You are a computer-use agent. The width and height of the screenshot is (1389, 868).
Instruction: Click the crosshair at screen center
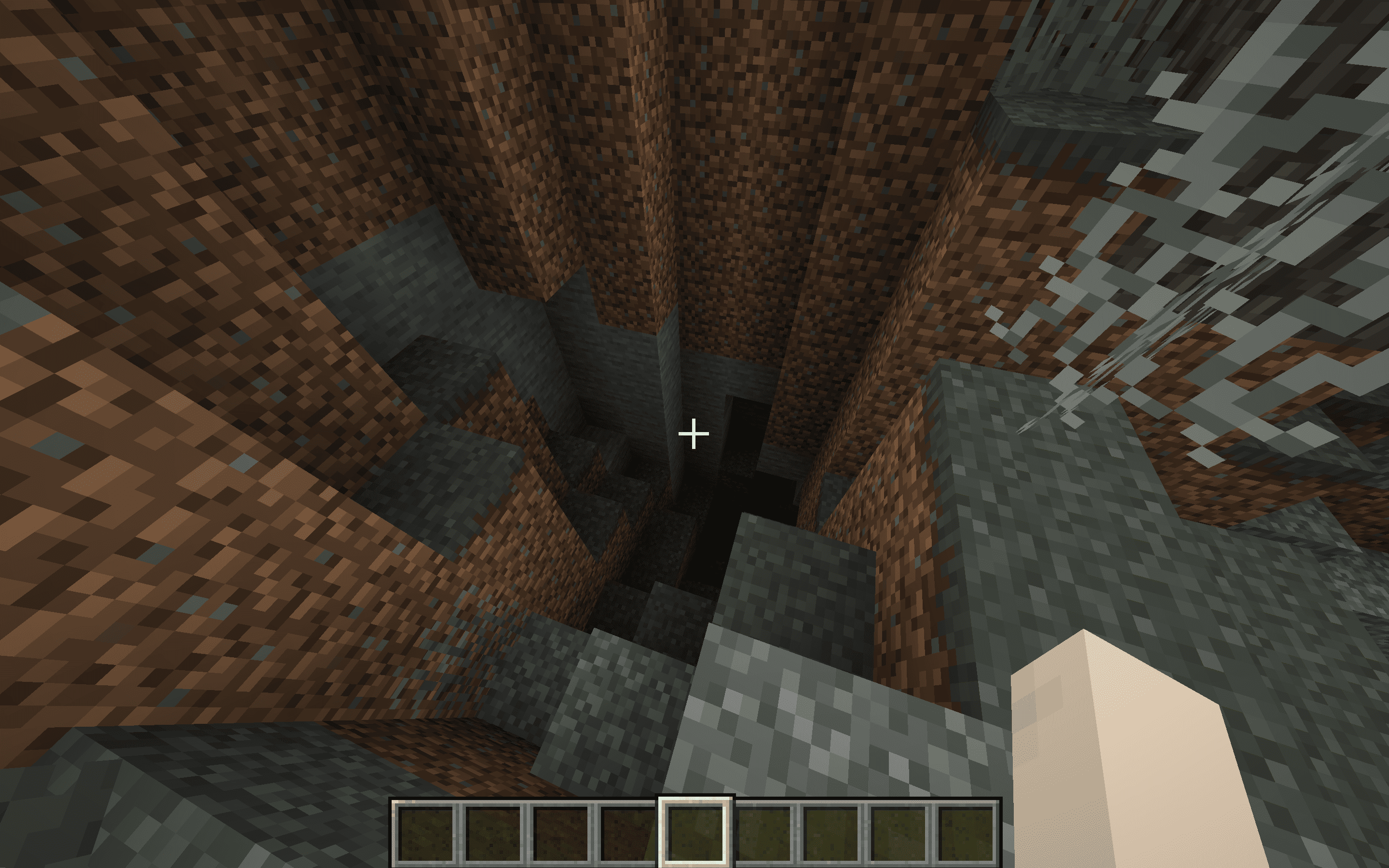pyautogui.click(x=694, y=434)
